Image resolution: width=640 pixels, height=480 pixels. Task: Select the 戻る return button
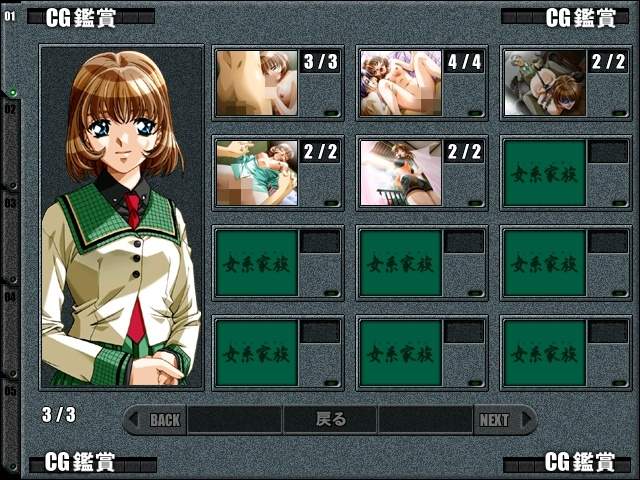(330, 420)
